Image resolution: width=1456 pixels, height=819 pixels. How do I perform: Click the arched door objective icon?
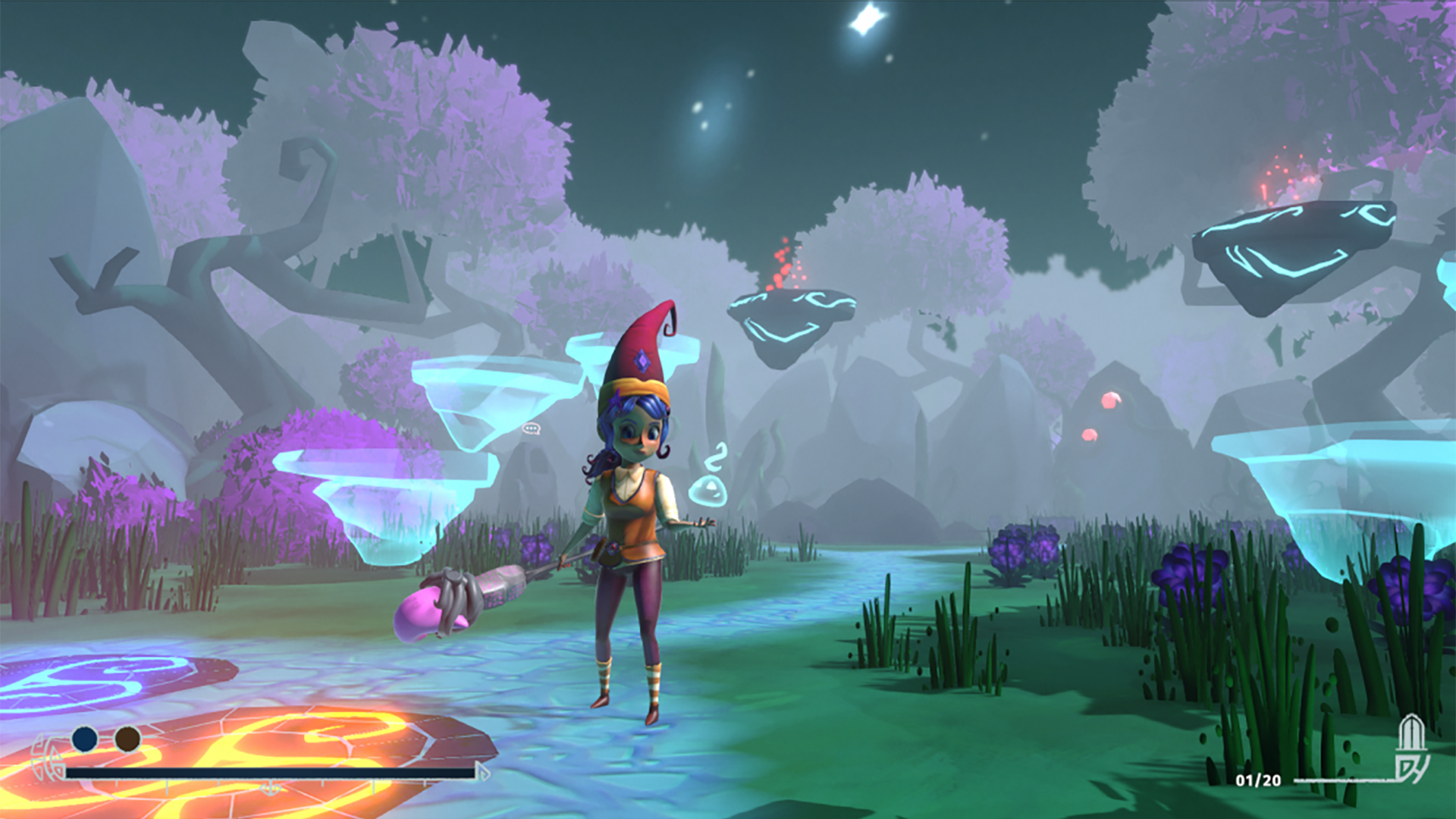tap(1410, 749)
